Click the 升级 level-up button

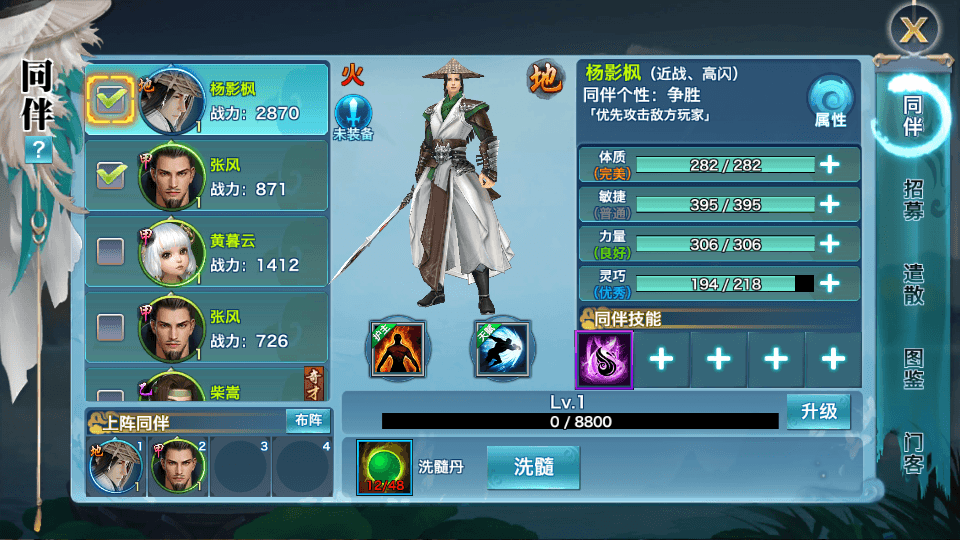pyautogui.click(x=818, y=412)
